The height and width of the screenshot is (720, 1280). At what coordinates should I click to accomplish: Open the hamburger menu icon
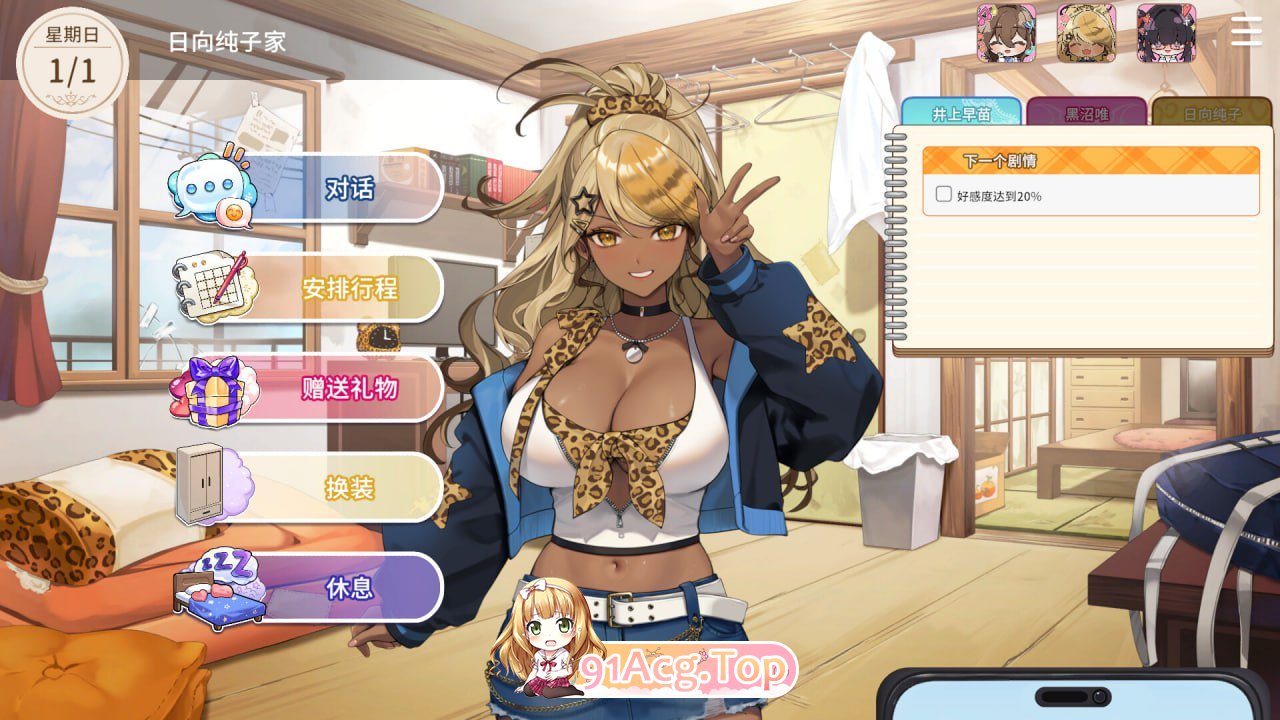pos(1245,32)
